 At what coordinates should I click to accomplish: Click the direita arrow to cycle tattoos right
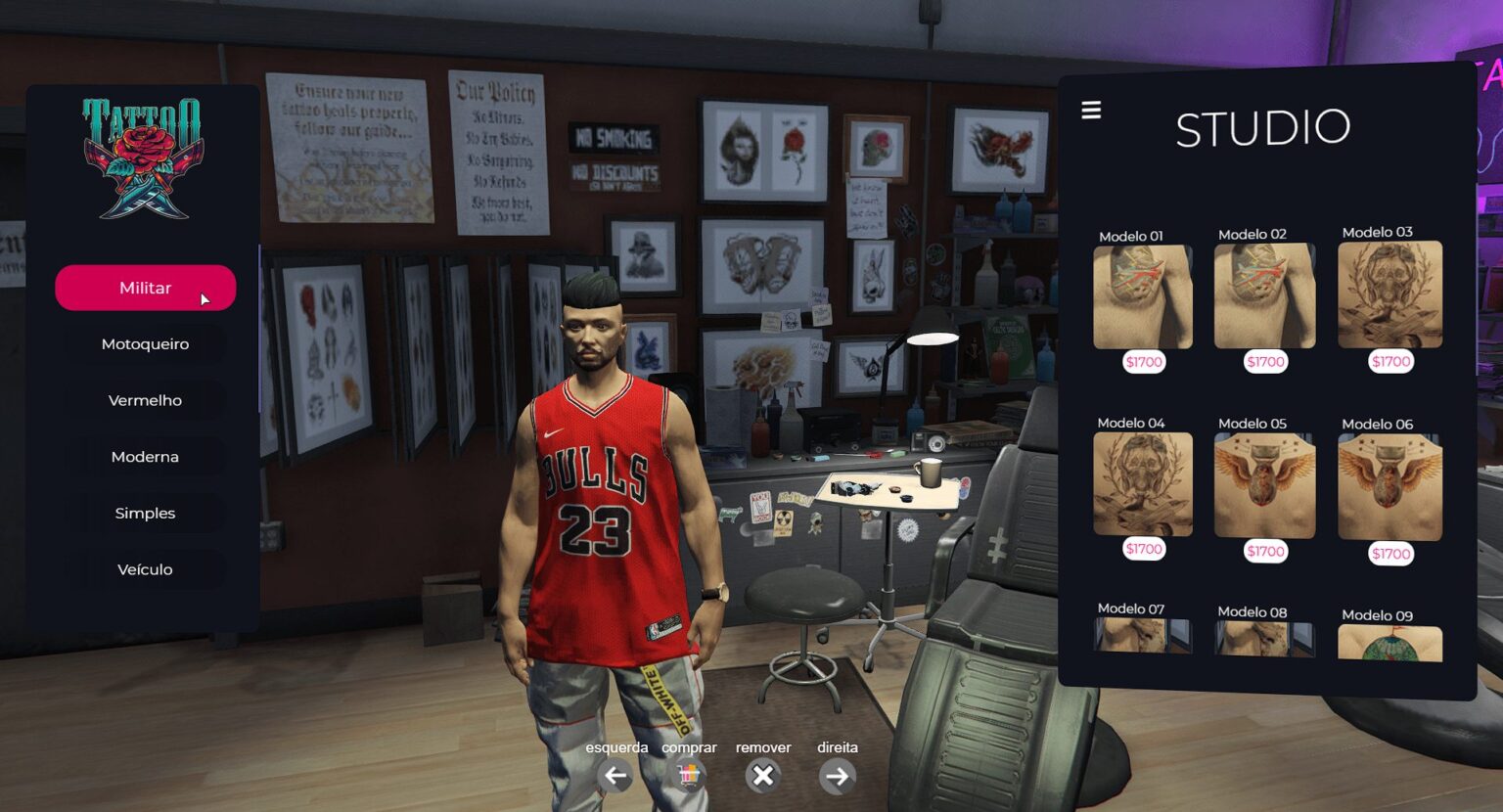(838, 776)
